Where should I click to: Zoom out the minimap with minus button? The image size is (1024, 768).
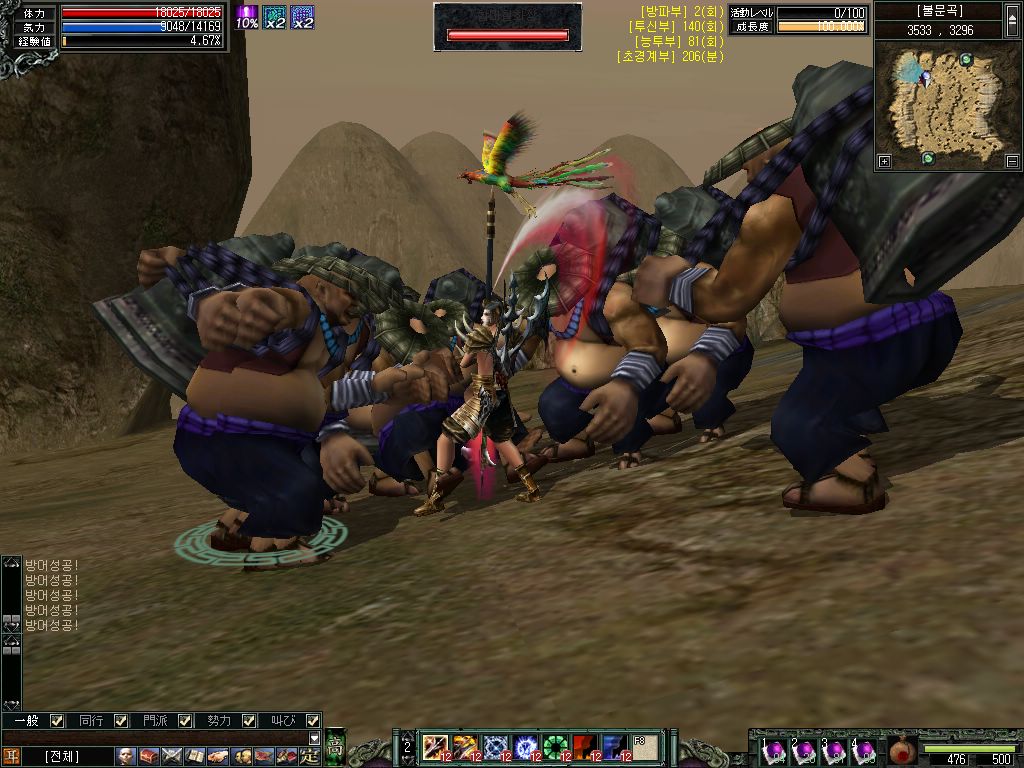[x=1012, y=161]
